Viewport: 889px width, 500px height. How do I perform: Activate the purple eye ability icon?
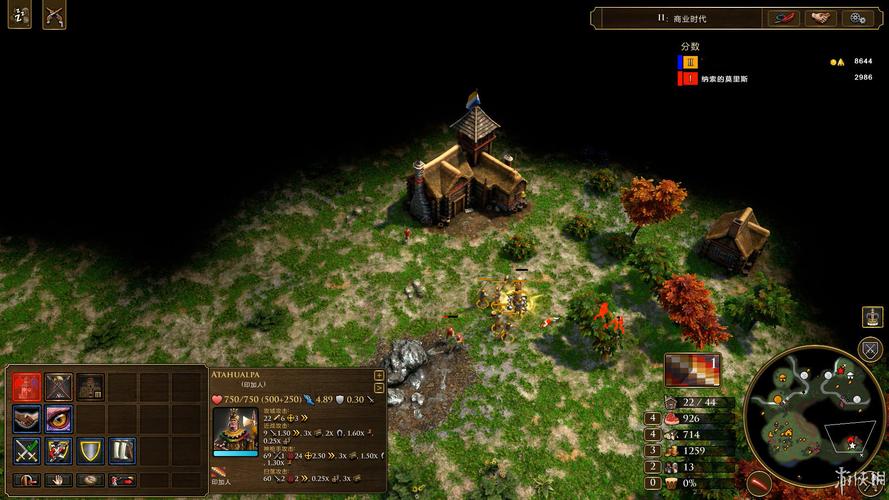tap(59, 419)
